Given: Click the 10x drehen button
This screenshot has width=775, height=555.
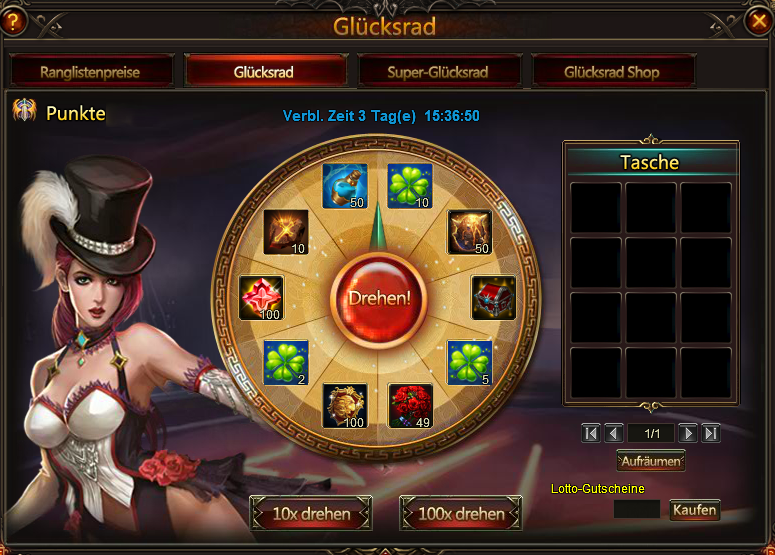Looking at the screenshot, I should 311,514.
